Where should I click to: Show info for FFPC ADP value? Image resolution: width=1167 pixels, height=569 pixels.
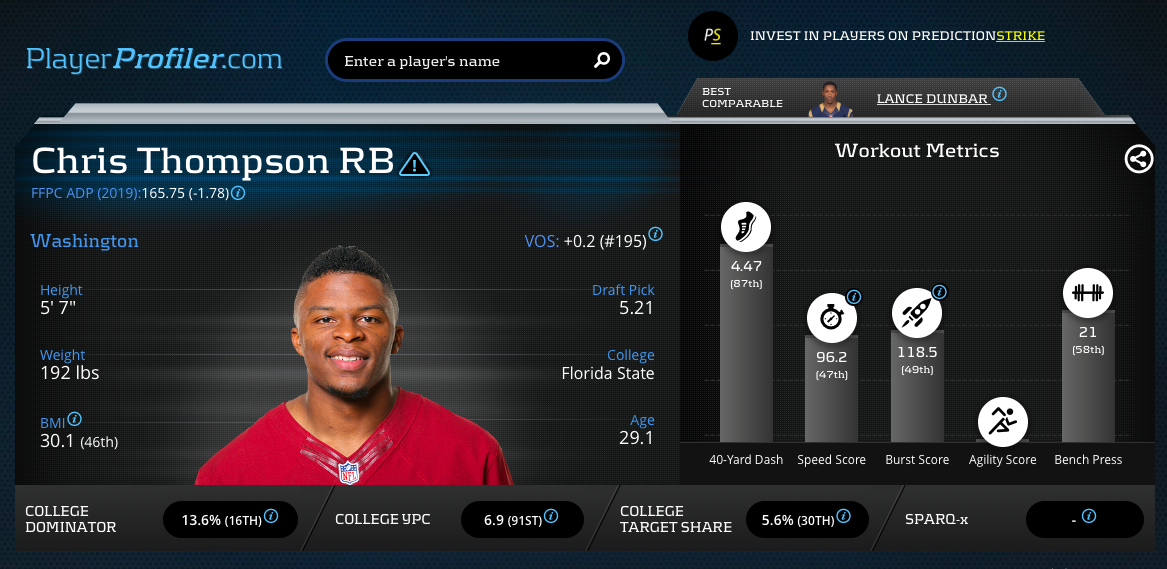click(239, 193)
